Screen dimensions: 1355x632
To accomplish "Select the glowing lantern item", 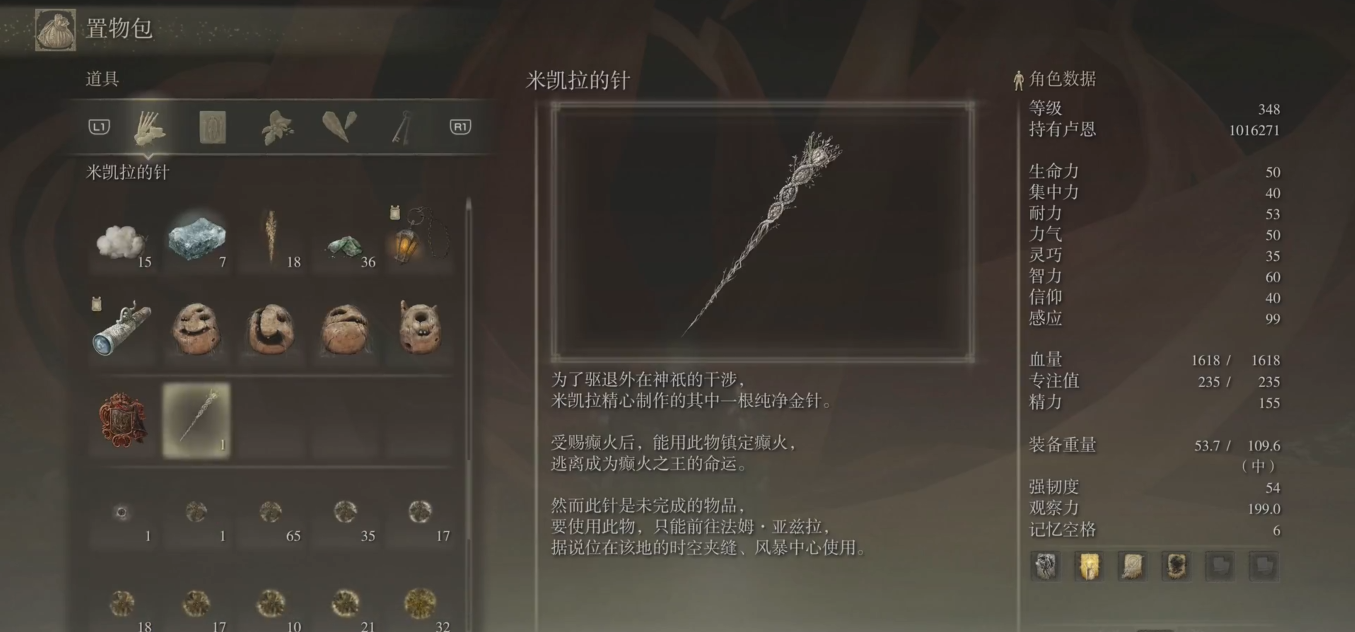I will 419,241.
